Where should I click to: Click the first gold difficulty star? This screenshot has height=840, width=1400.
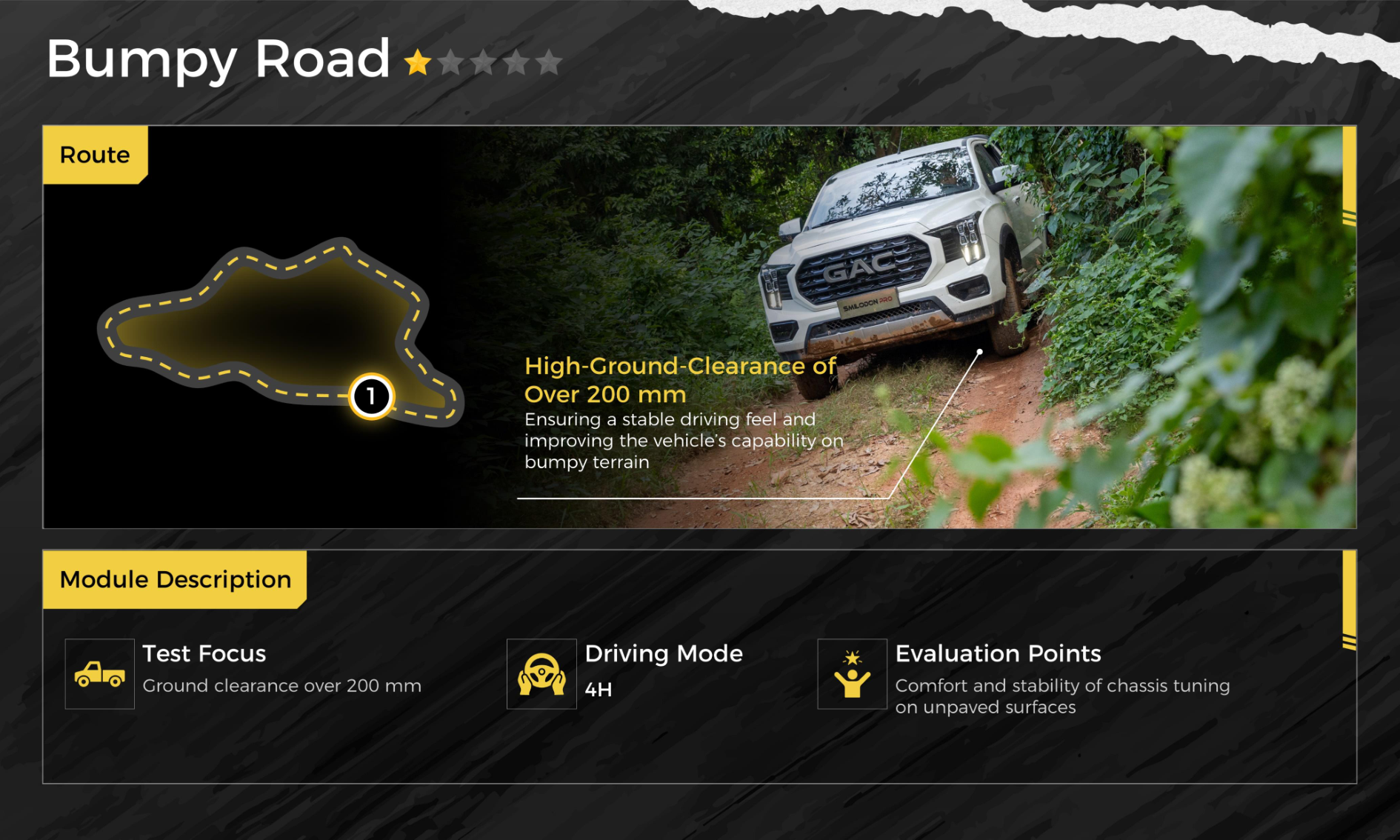coord(418,63)
